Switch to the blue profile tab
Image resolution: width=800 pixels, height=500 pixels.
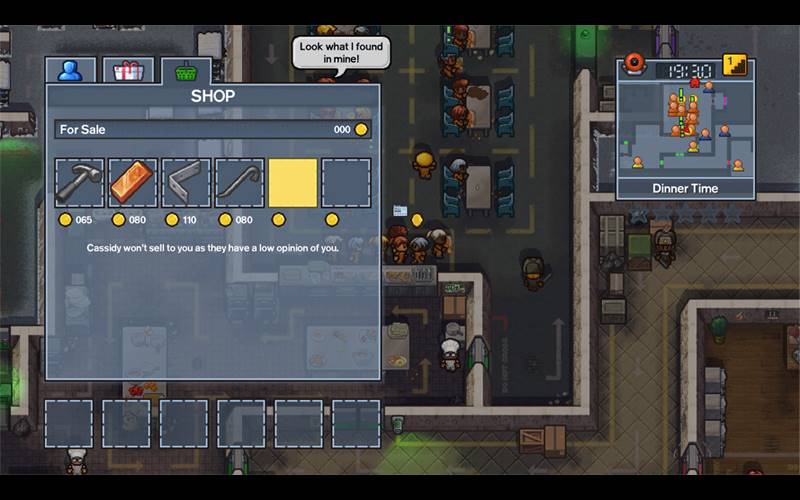coord(70,71)
